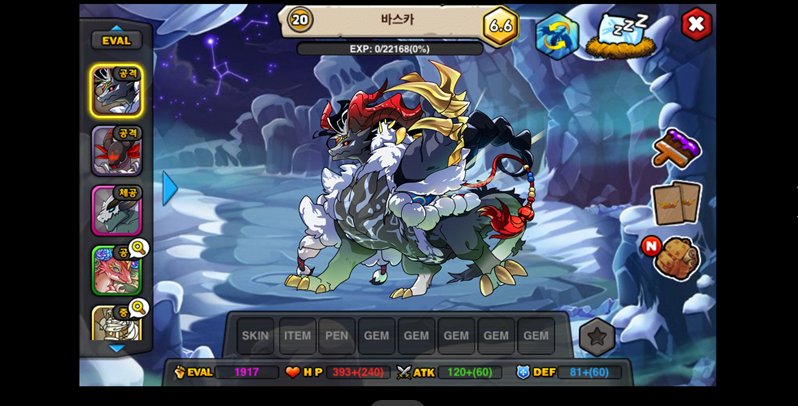Tap the 6.6 gold hexagon badge
798x406 pixels.
click(500, 25)
